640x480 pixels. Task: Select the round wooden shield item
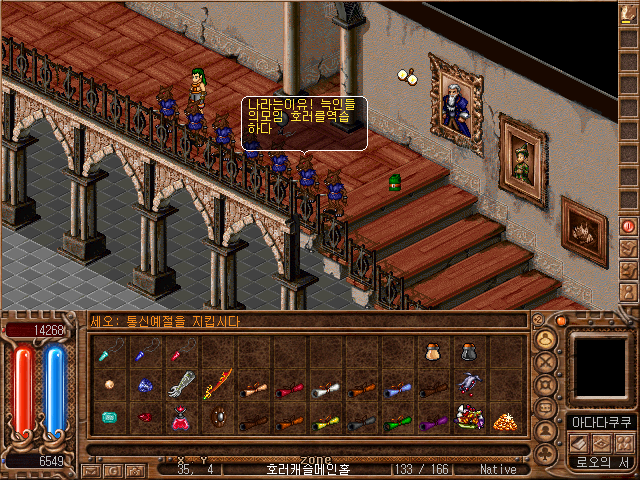(216, 418)
